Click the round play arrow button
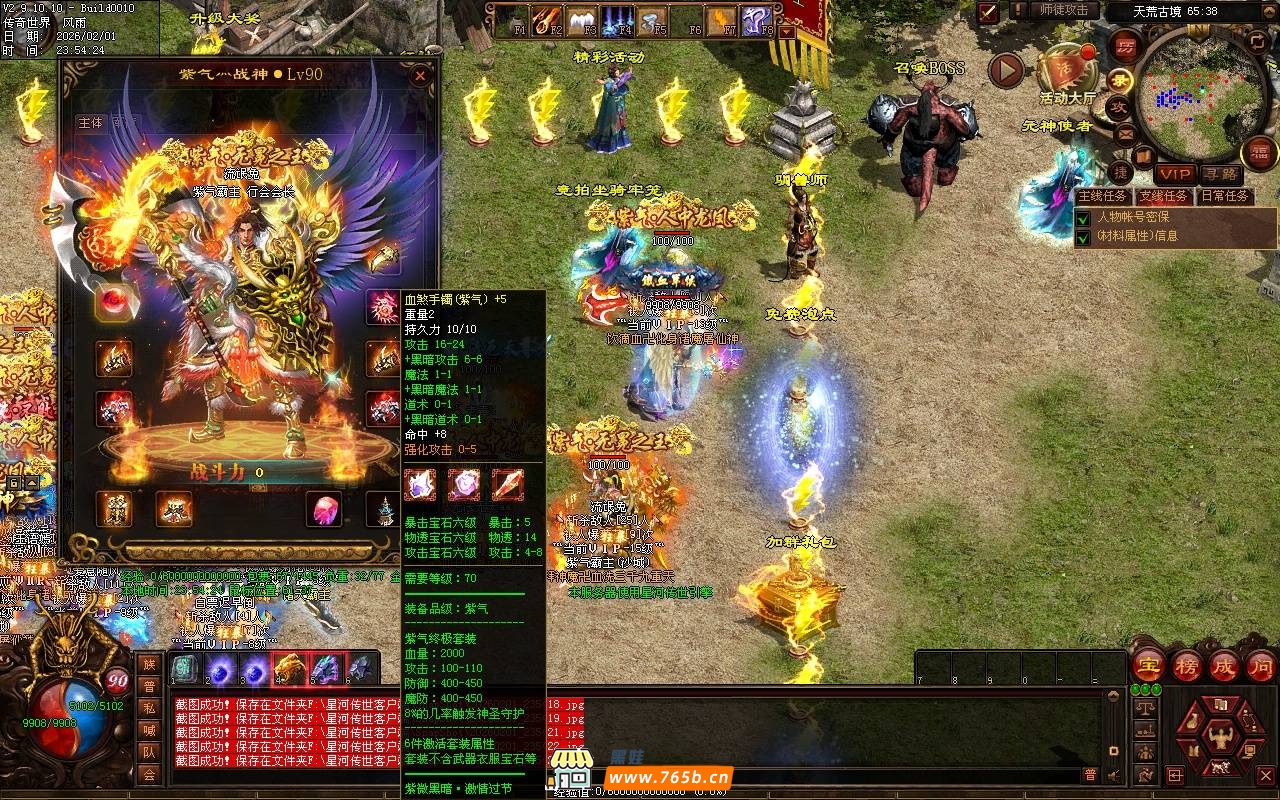This screenshot has height=800, width=1280. 1006,70
